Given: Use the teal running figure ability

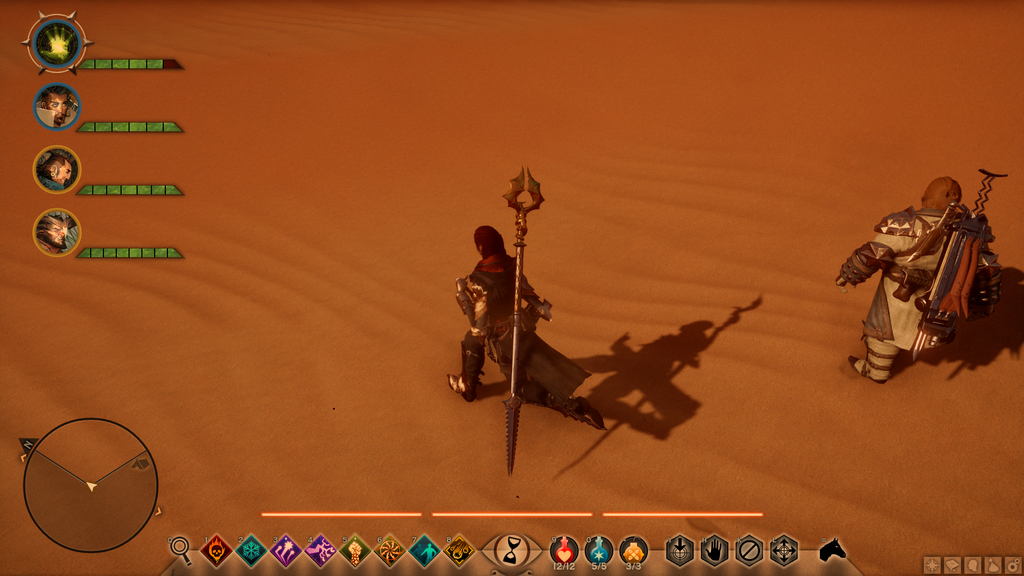Looking at the screenshot, I should pyautogui.click(x=424, y=550).
